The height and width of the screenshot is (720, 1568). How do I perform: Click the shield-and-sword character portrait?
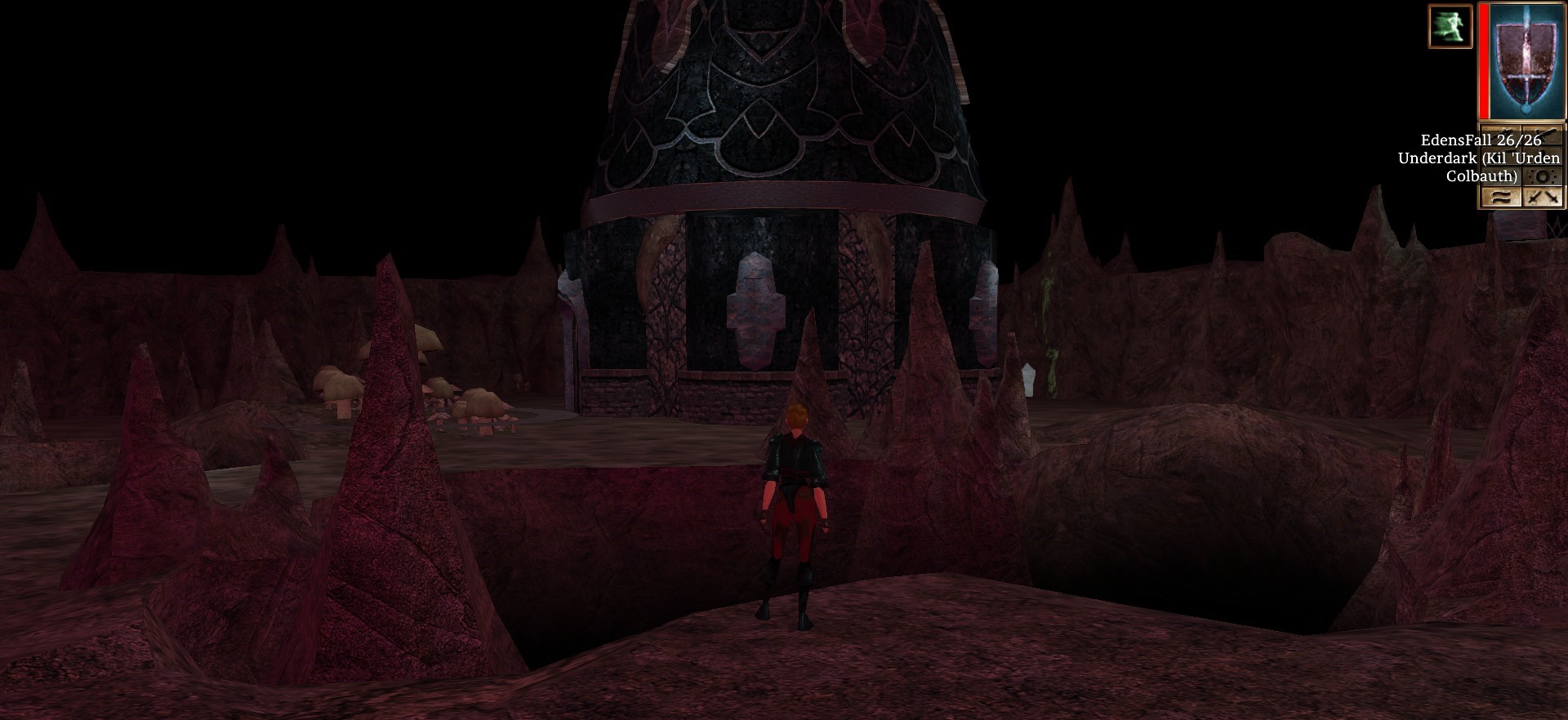[1526, 60]
